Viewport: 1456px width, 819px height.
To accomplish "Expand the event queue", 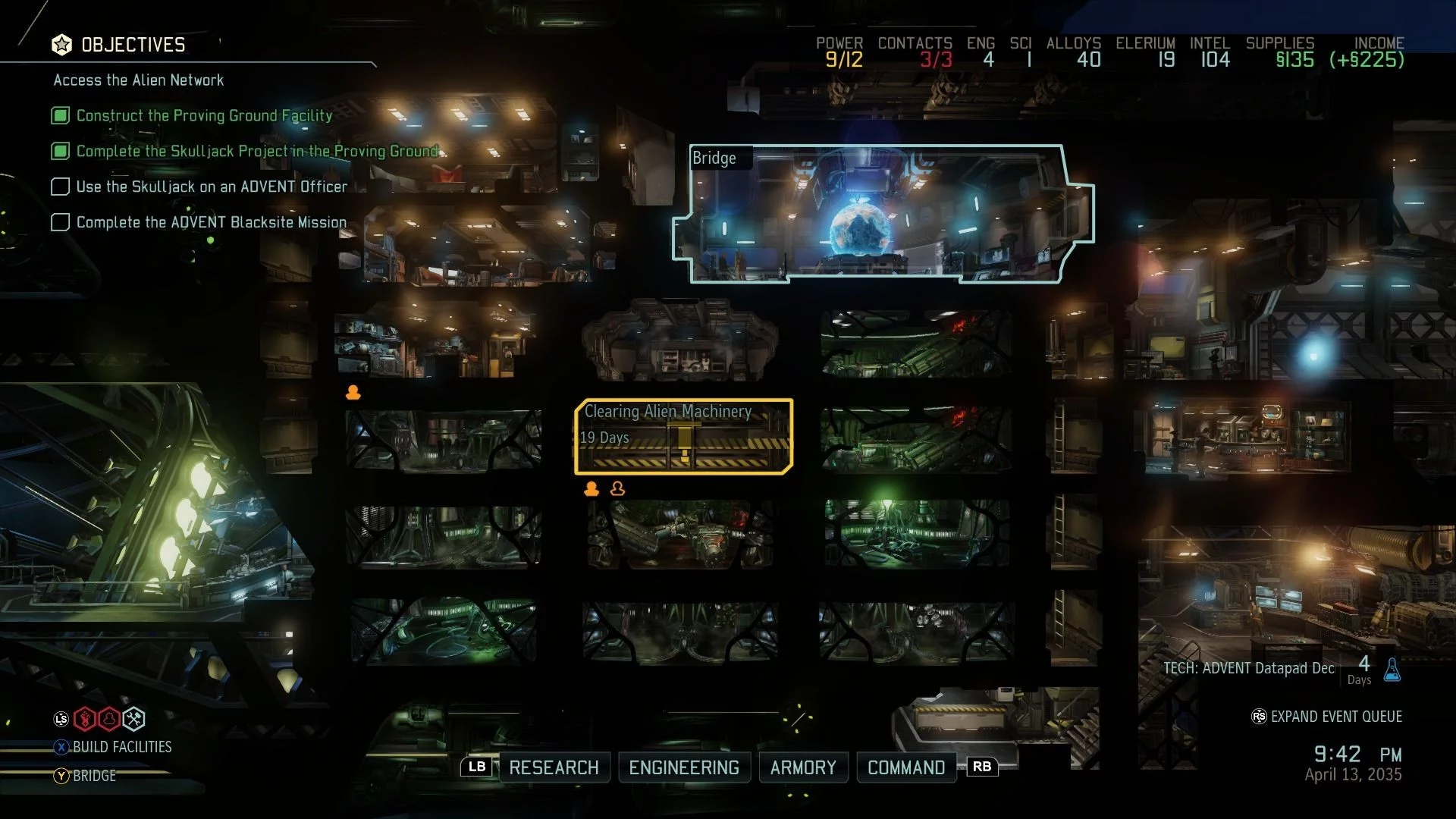I will (x=1335, y=717).
